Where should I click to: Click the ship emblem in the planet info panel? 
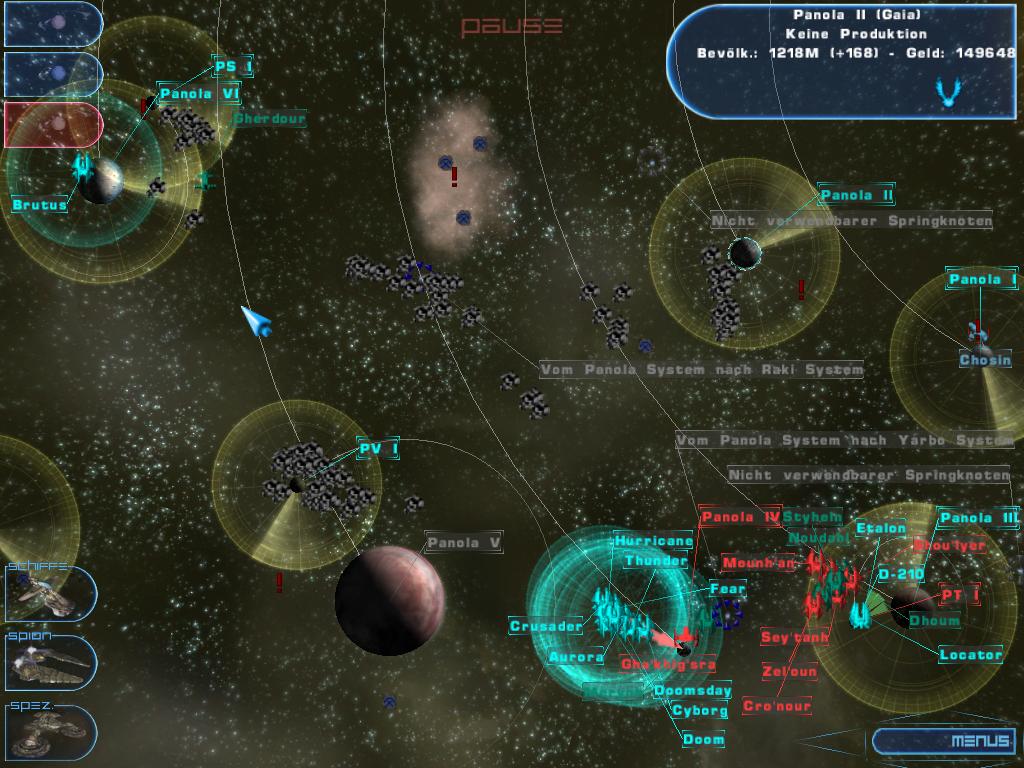pyautogui.click(x=946, y=93)
